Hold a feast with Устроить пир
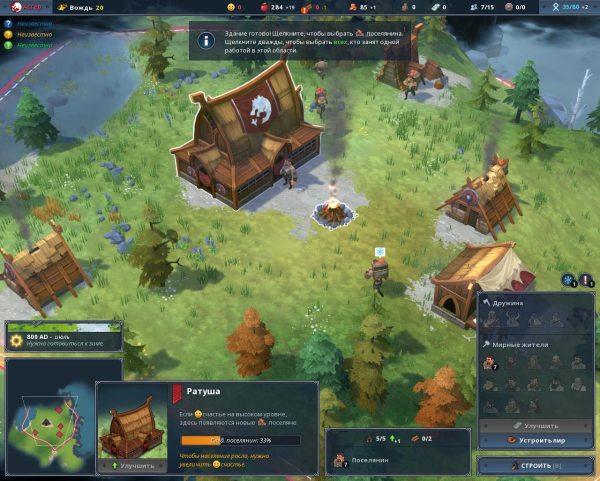This screenshot has height=481, width=600. tap(536, 439)
